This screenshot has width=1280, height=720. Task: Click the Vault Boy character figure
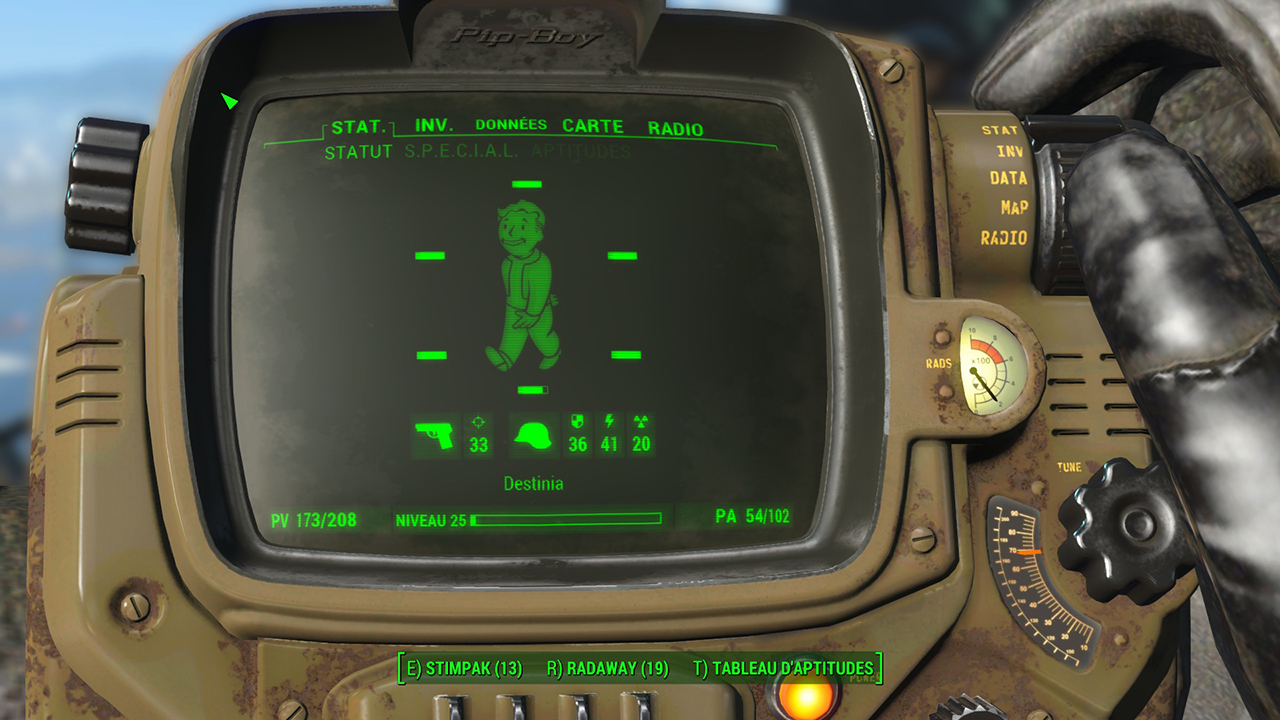click(524, 285)
